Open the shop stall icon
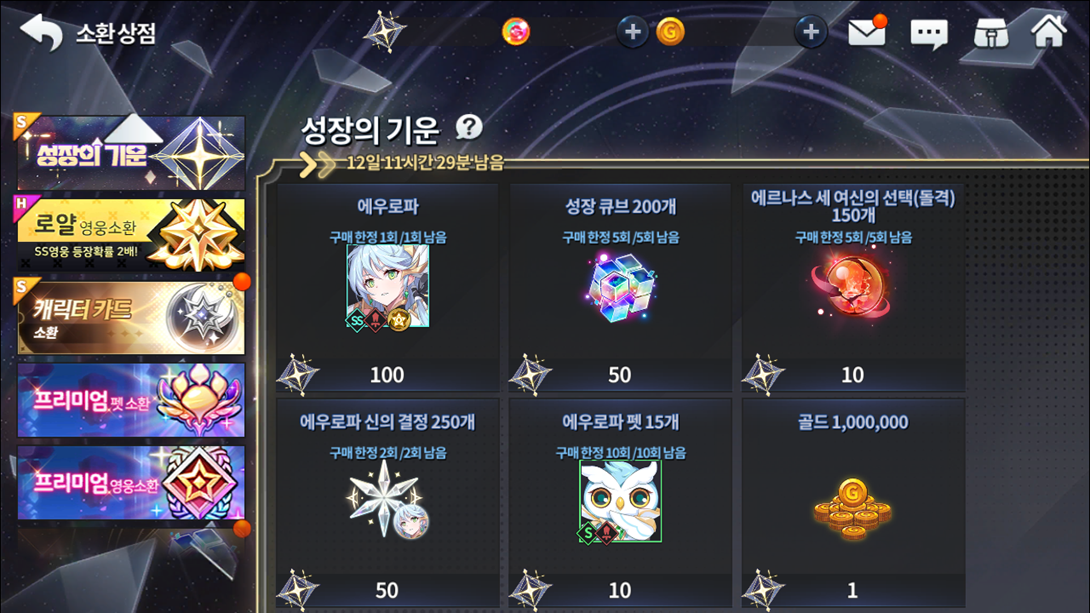The height and width of the screenshot is (613, 1090). tap(990, 32)
